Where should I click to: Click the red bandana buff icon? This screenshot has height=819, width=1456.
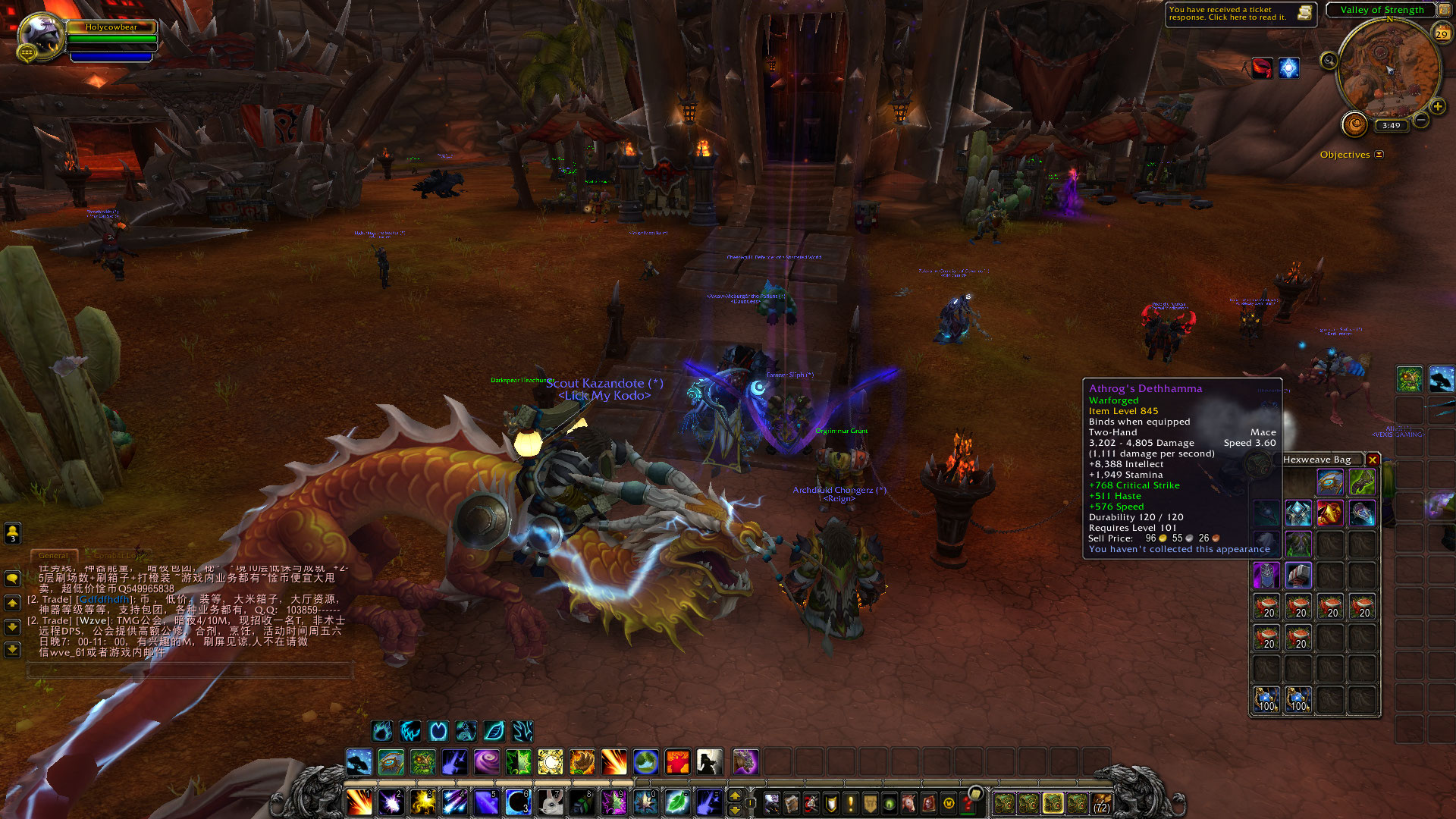click(1262, 68)
